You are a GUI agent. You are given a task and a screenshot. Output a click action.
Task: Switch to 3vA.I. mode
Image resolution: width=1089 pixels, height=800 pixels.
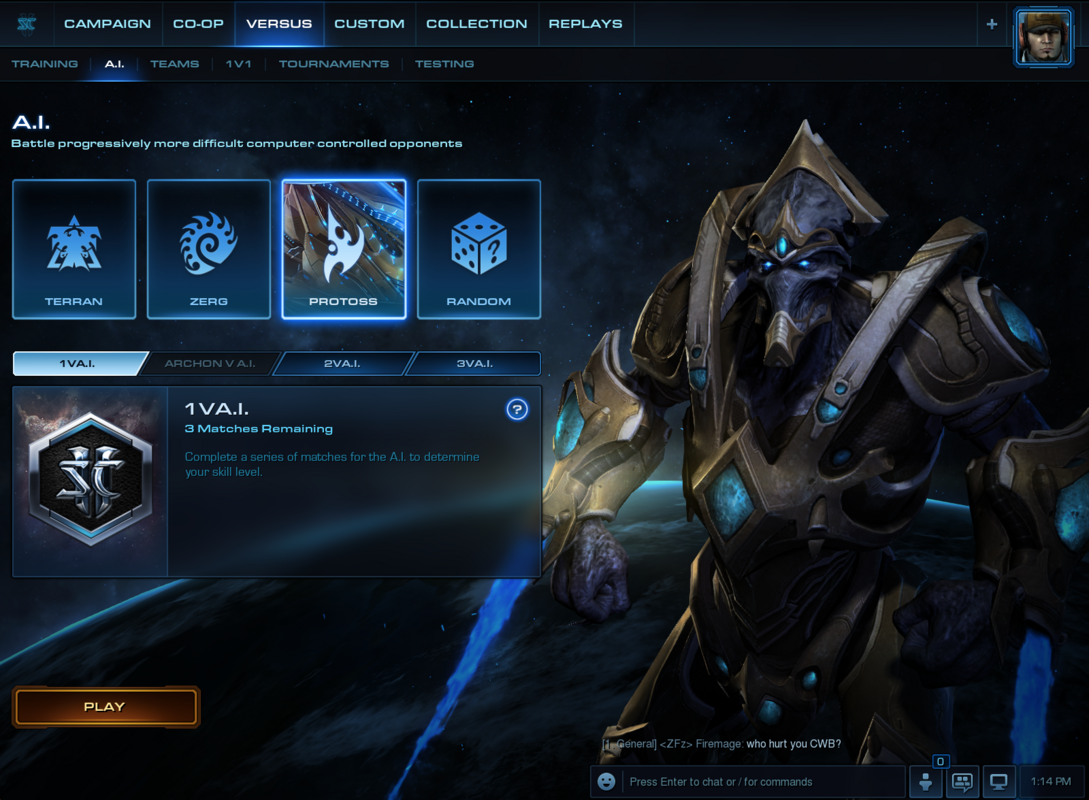(x=474, y=363)
